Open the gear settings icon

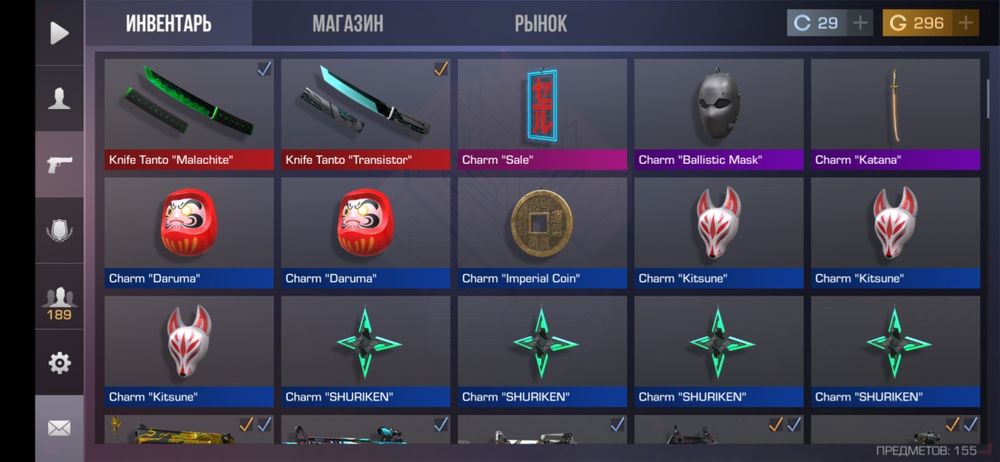click(59, 362)
